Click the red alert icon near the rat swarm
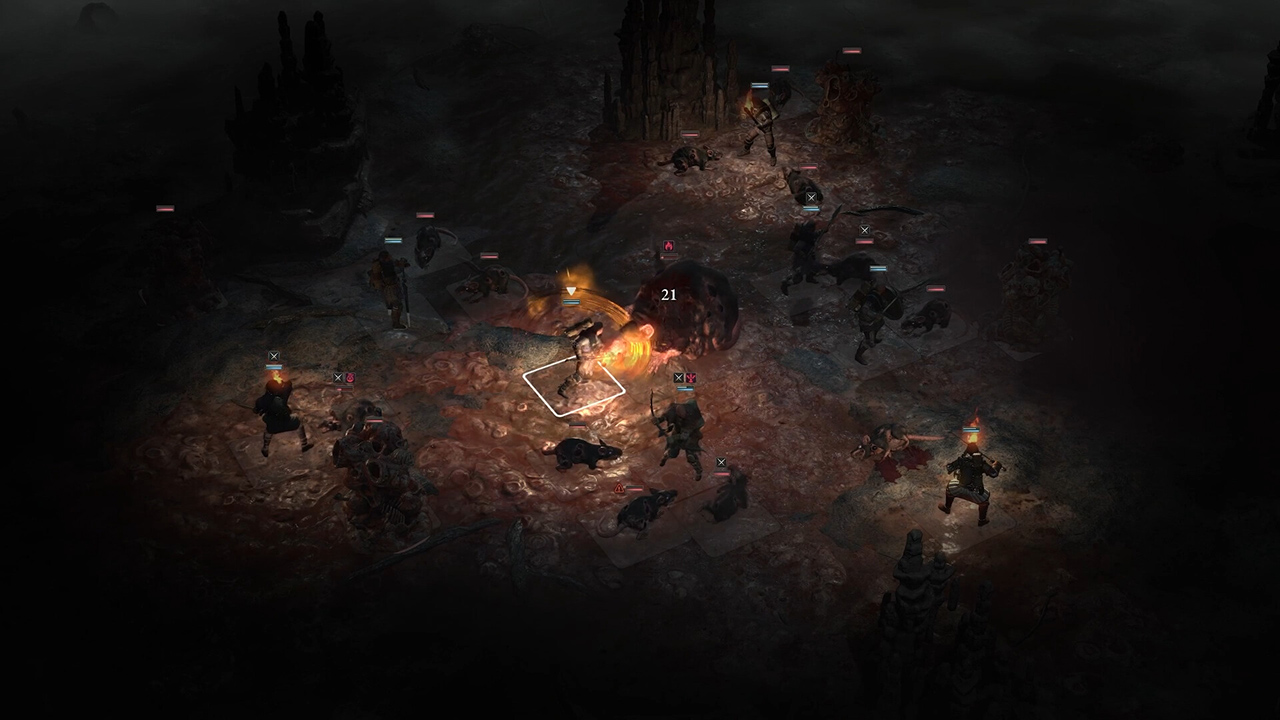Screen dimensions: 1280x720 619,488
